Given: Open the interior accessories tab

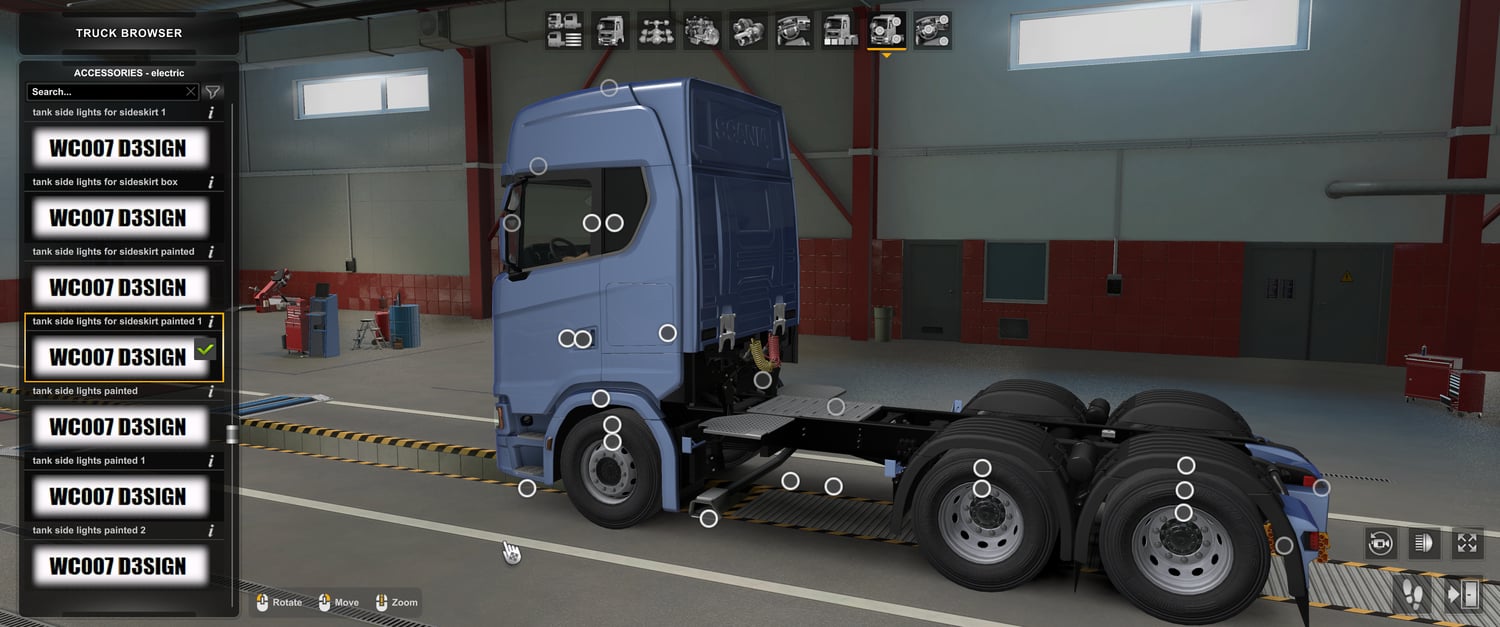Looking at the screenshot, I should point(932,31).
